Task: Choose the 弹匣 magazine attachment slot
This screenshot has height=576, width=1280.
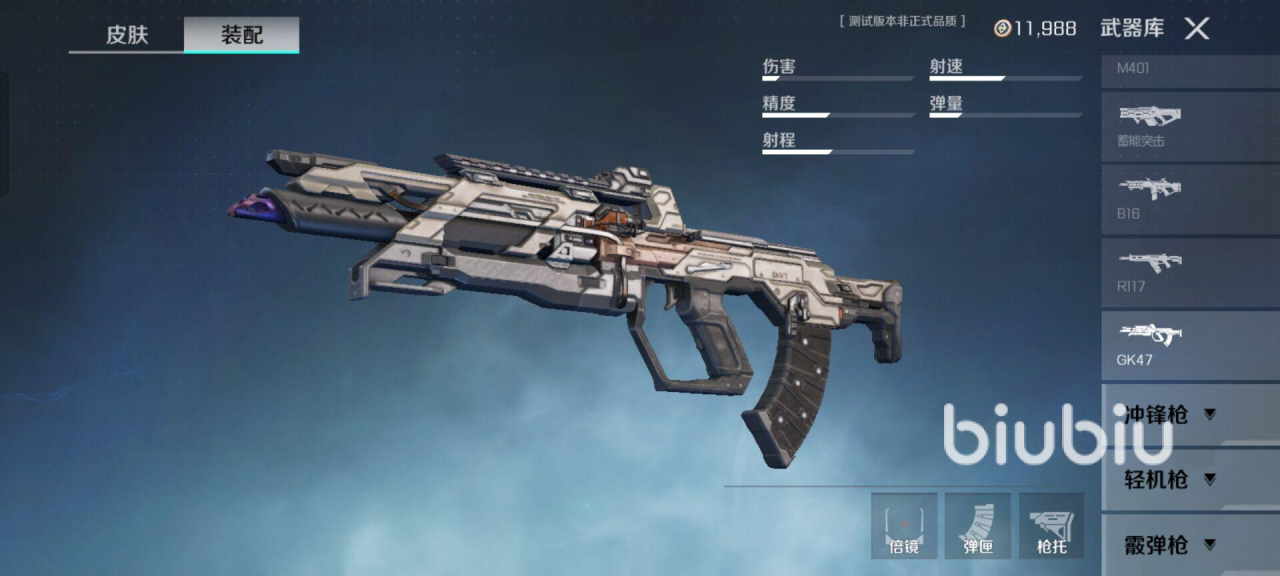Action: [x=978, y=525]
